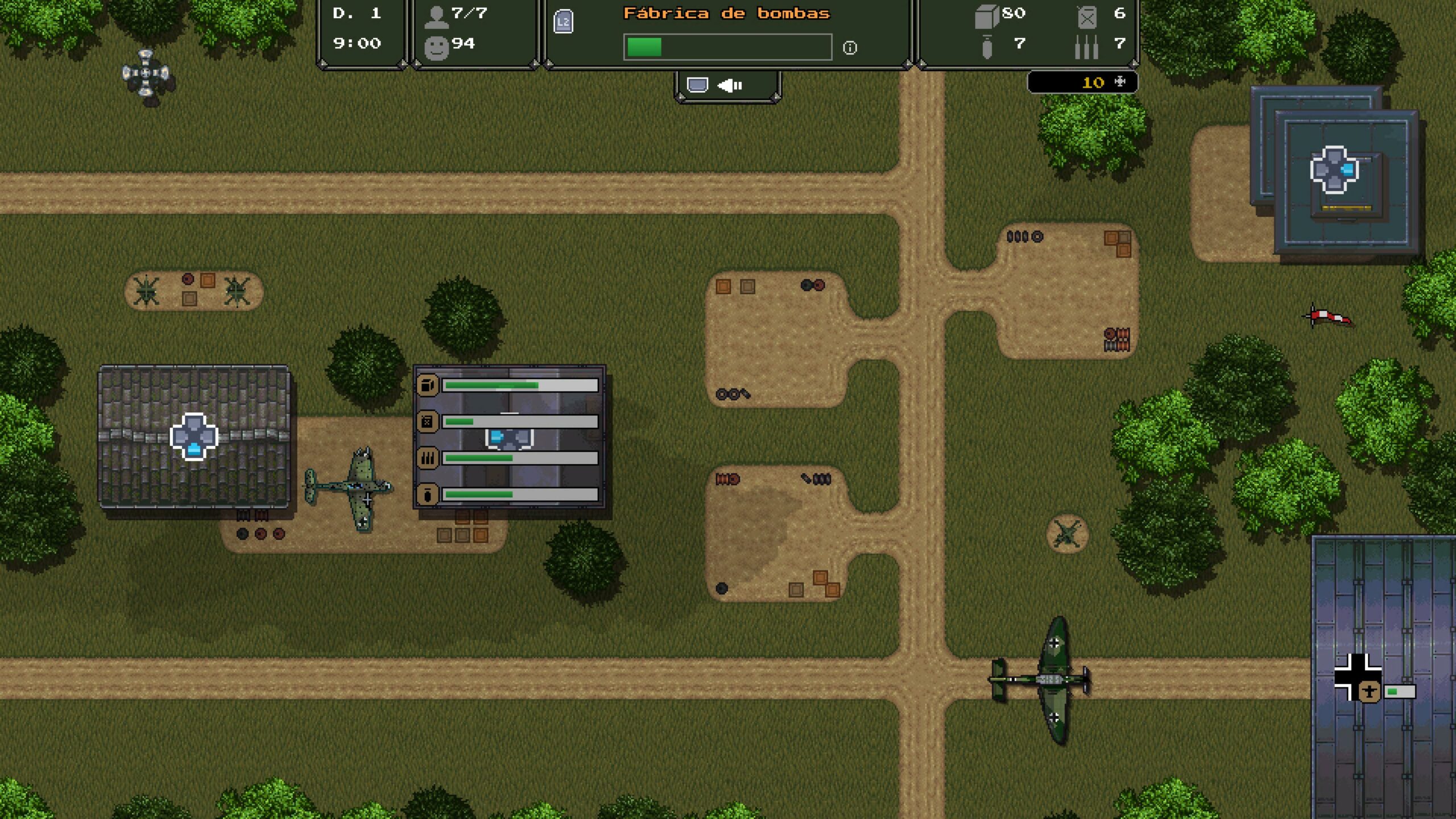Click the monitor icon below the top panel

[x=697, y=85]
